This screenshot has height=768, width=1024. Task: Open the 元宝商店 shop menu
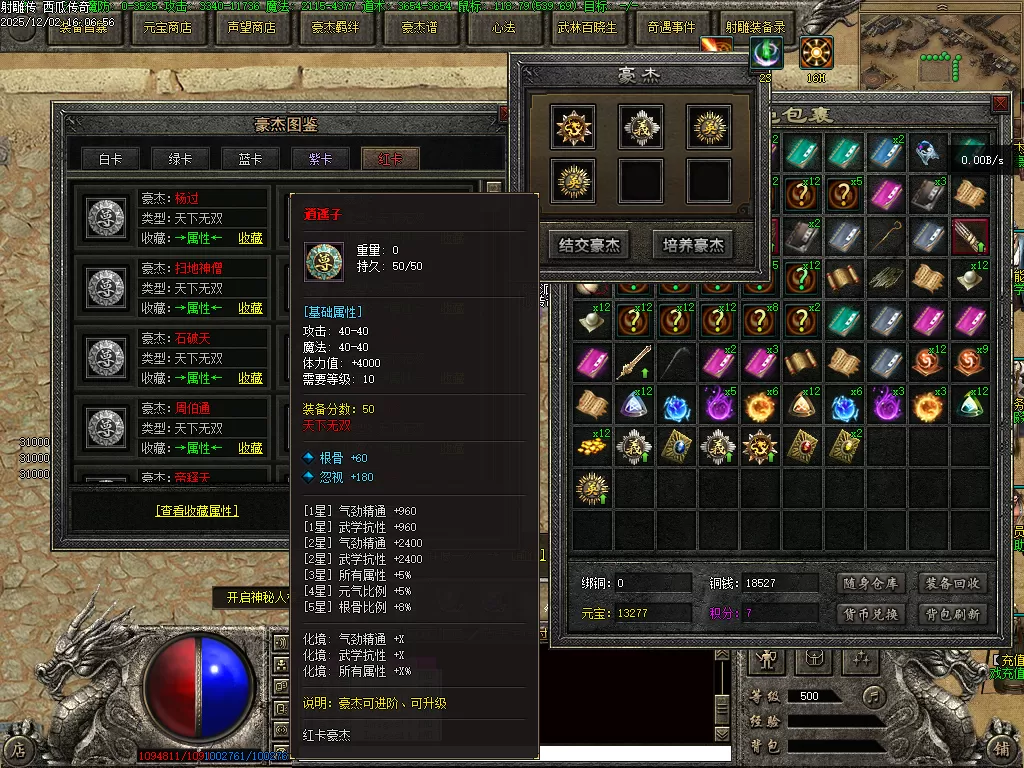(x=167, y=28)
